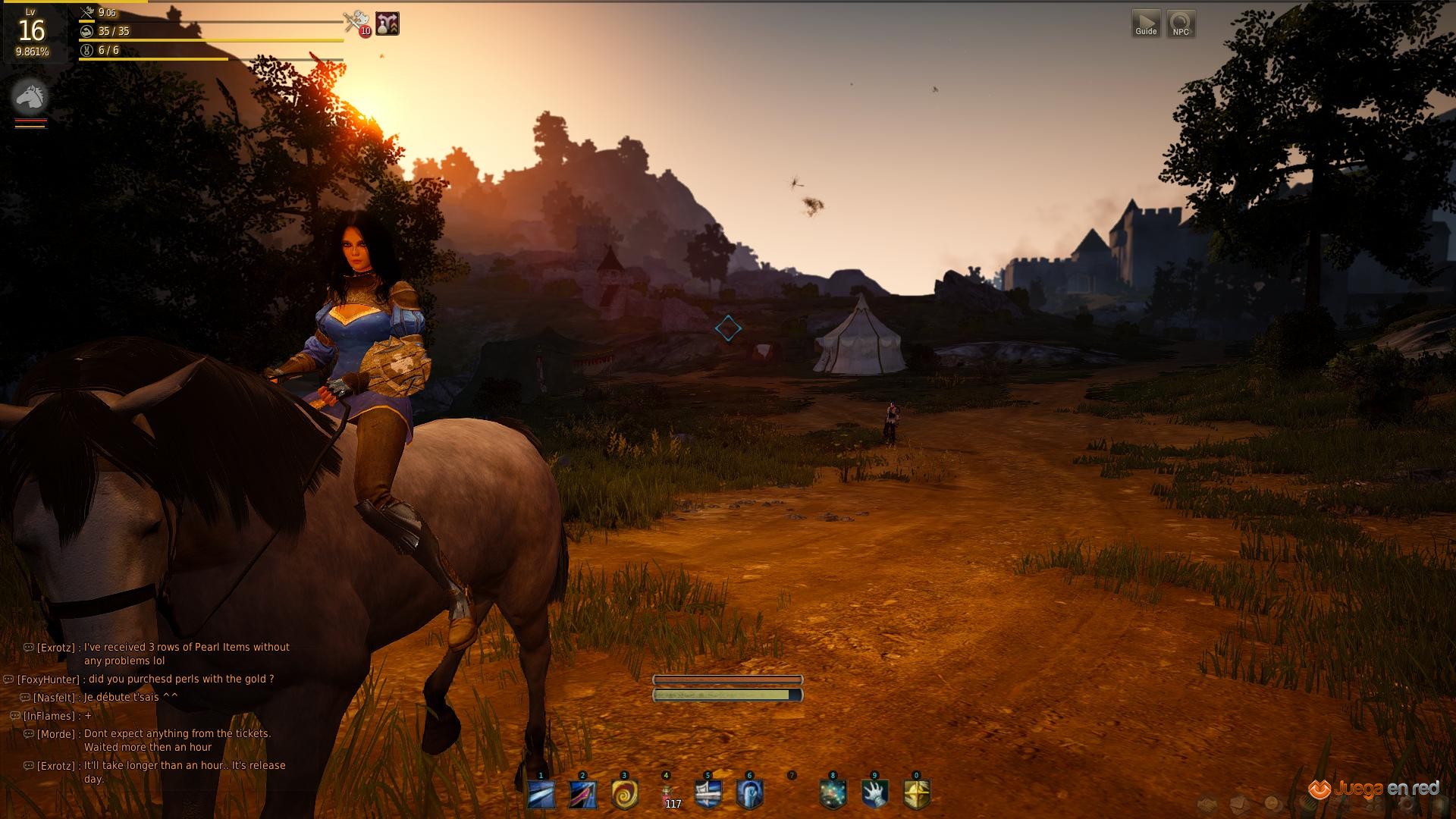Use the golden cross shield skill in slot 0
The height and width of the screenshot is (819, 1456).
(917, 795)
